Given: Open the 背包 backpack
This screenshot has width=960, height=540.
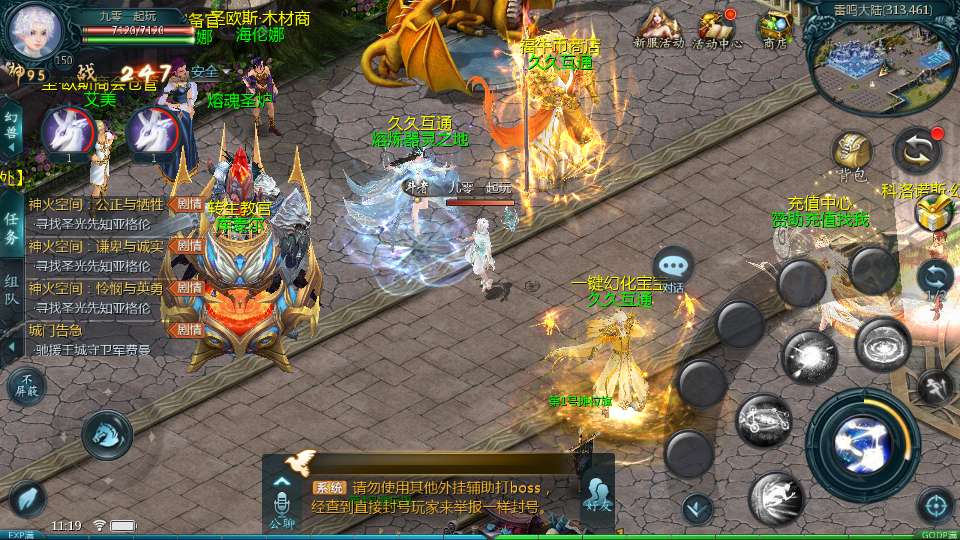Looking at the screenshot, I should click(x=852, y=155).
